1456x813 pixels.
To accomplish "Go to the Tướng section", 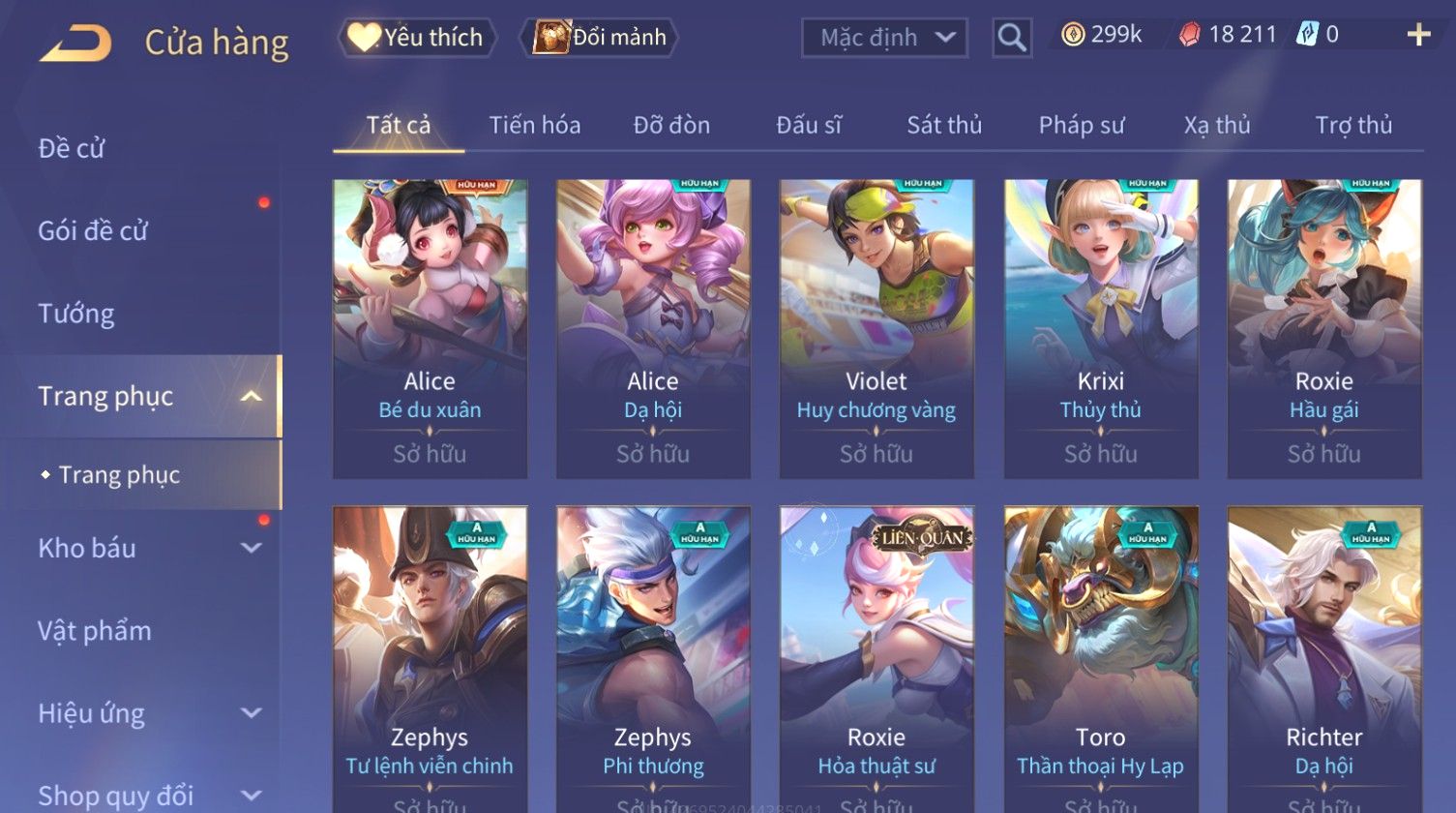I will 76,314.
